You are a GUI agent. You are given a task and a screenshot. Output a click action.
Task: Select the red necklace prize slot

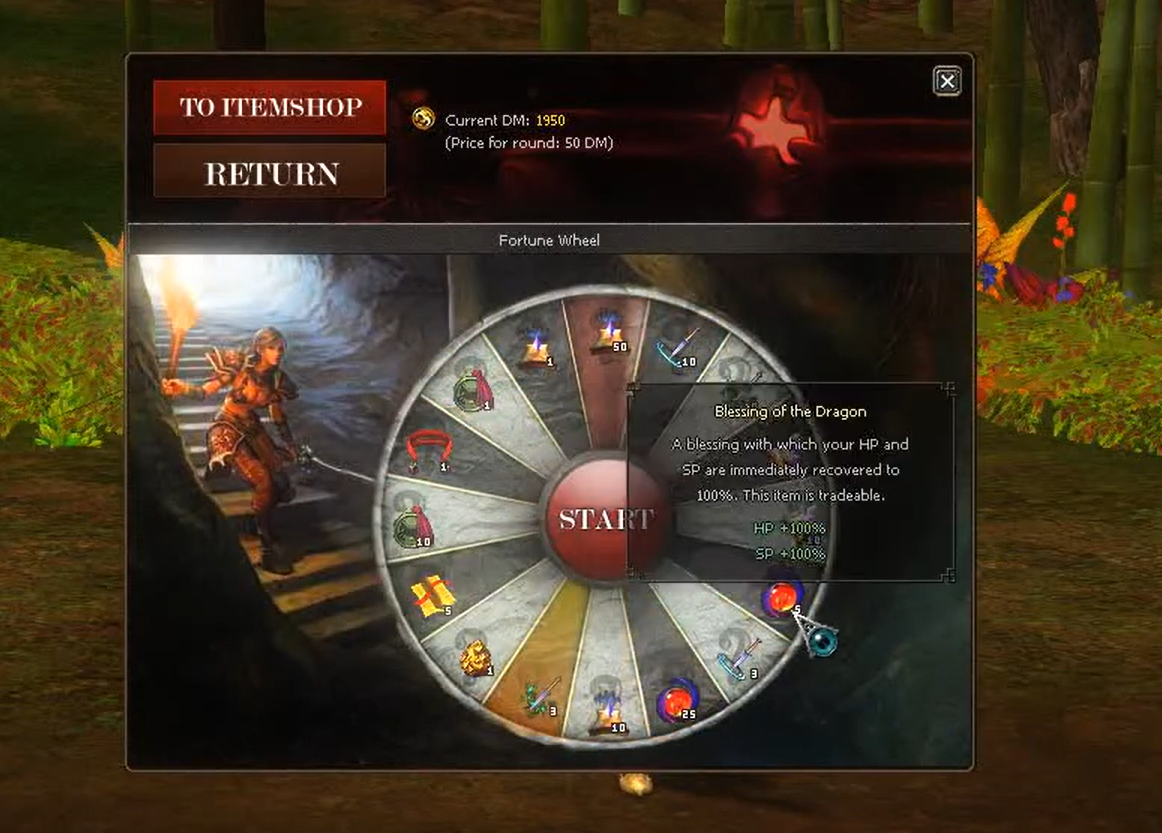(427, 451)
